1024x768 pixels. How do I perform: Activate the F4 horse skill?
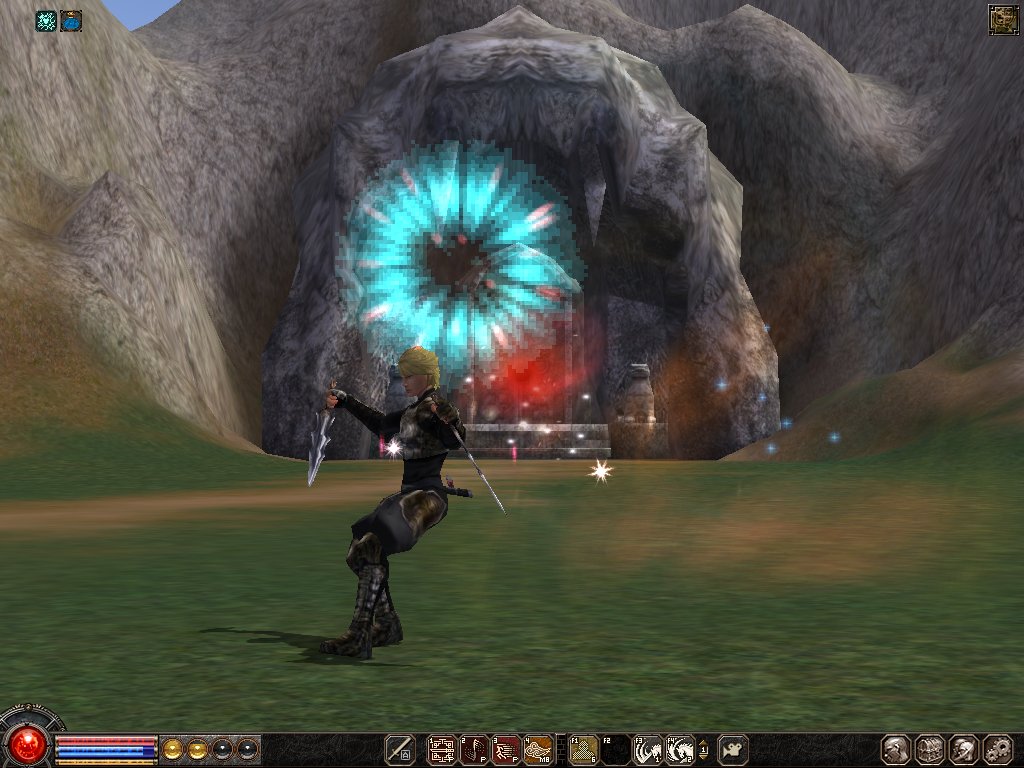[x=680, y=749]
